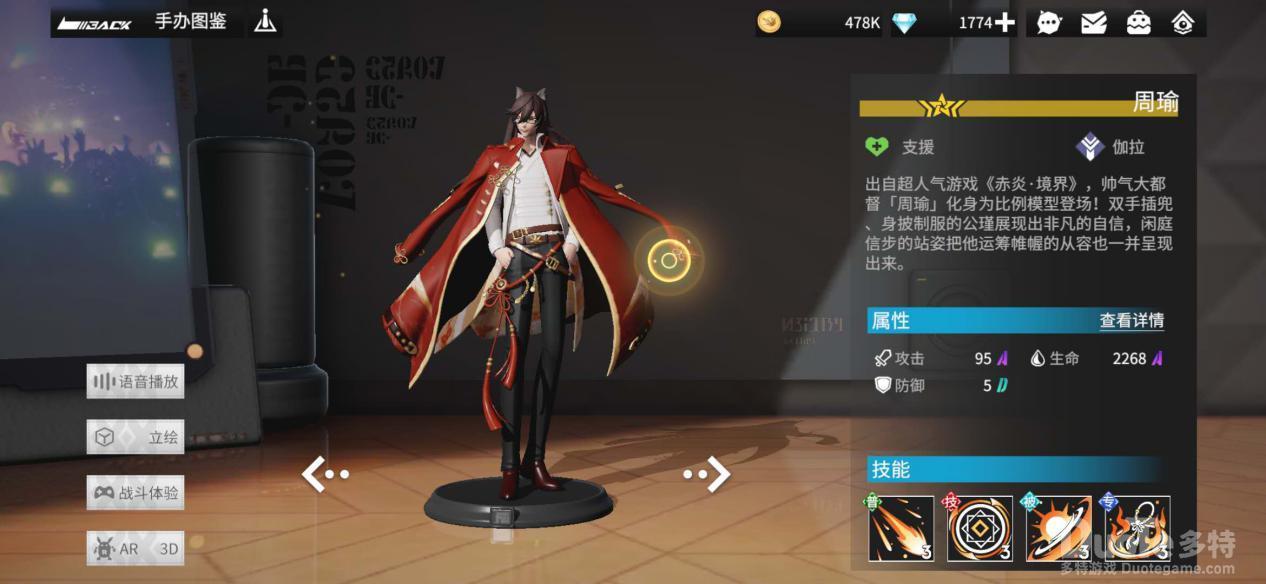Go to the previous figure with left arrow
This screenshot has height=584, width=1266.
[323, 474]
